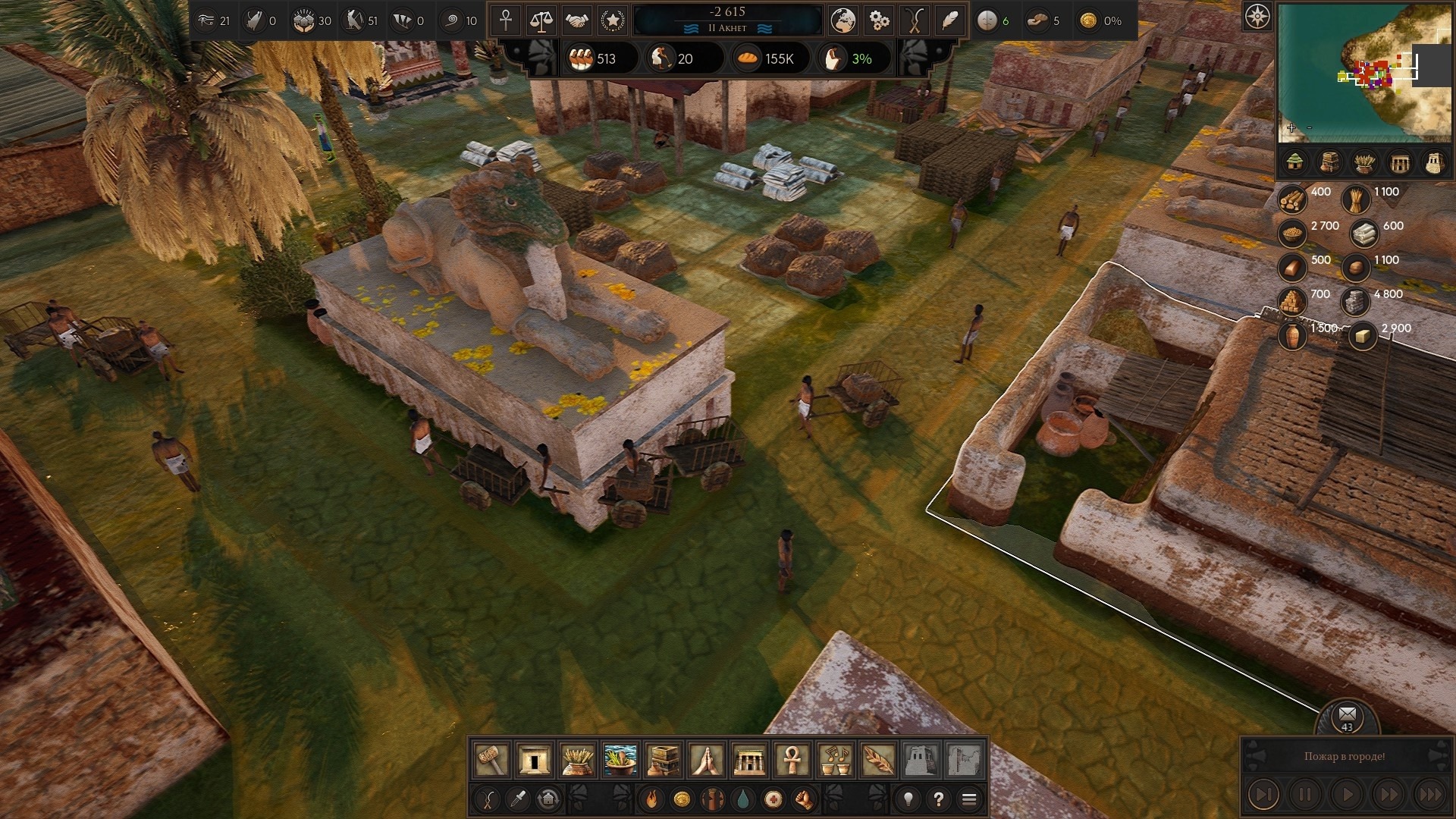This screenshot has width=1456, height=819.
Task: Open the music notes entertainment category
Action: (835, 759)
